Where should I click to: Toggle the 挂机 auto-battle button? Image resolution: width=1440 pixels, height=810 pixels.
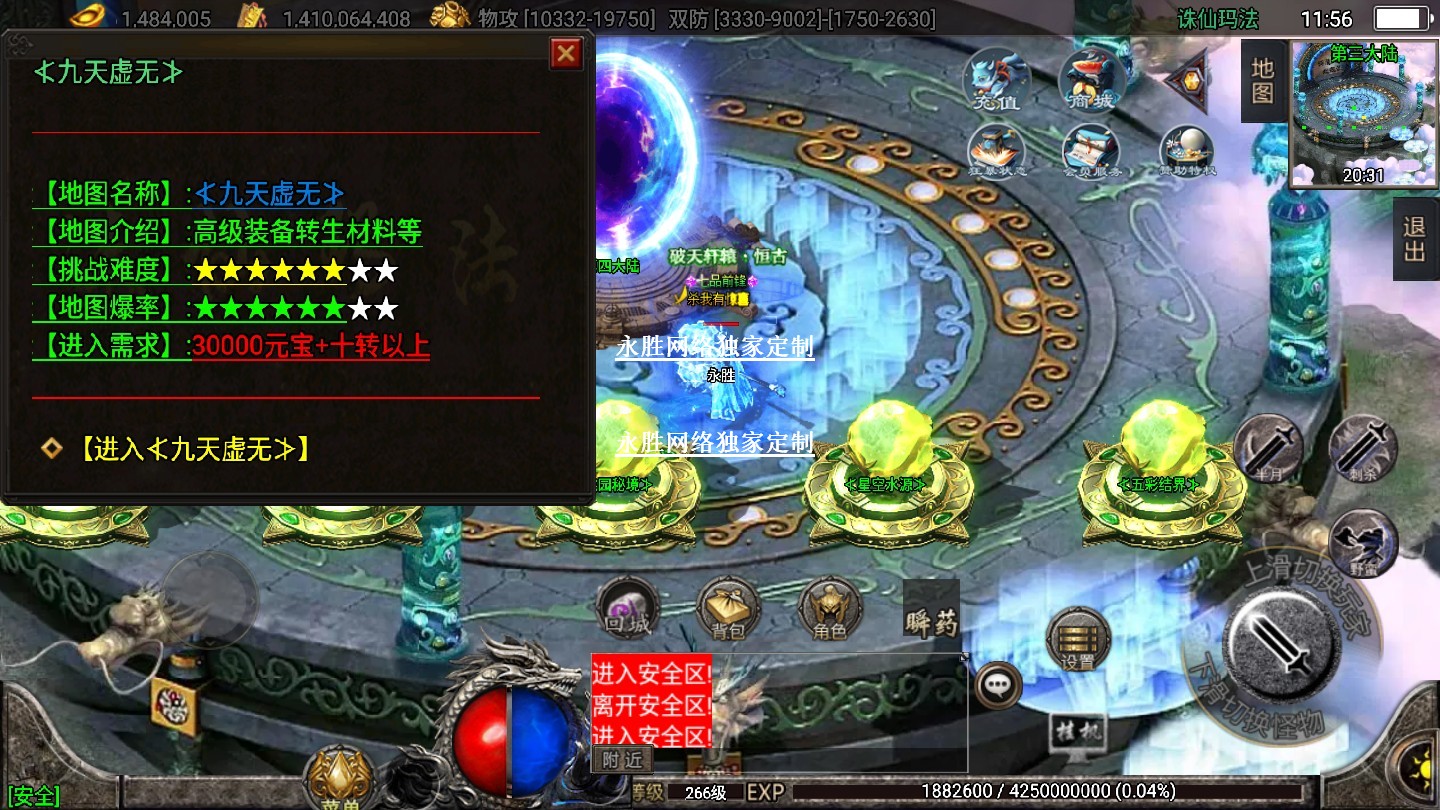pos(1079,735)
